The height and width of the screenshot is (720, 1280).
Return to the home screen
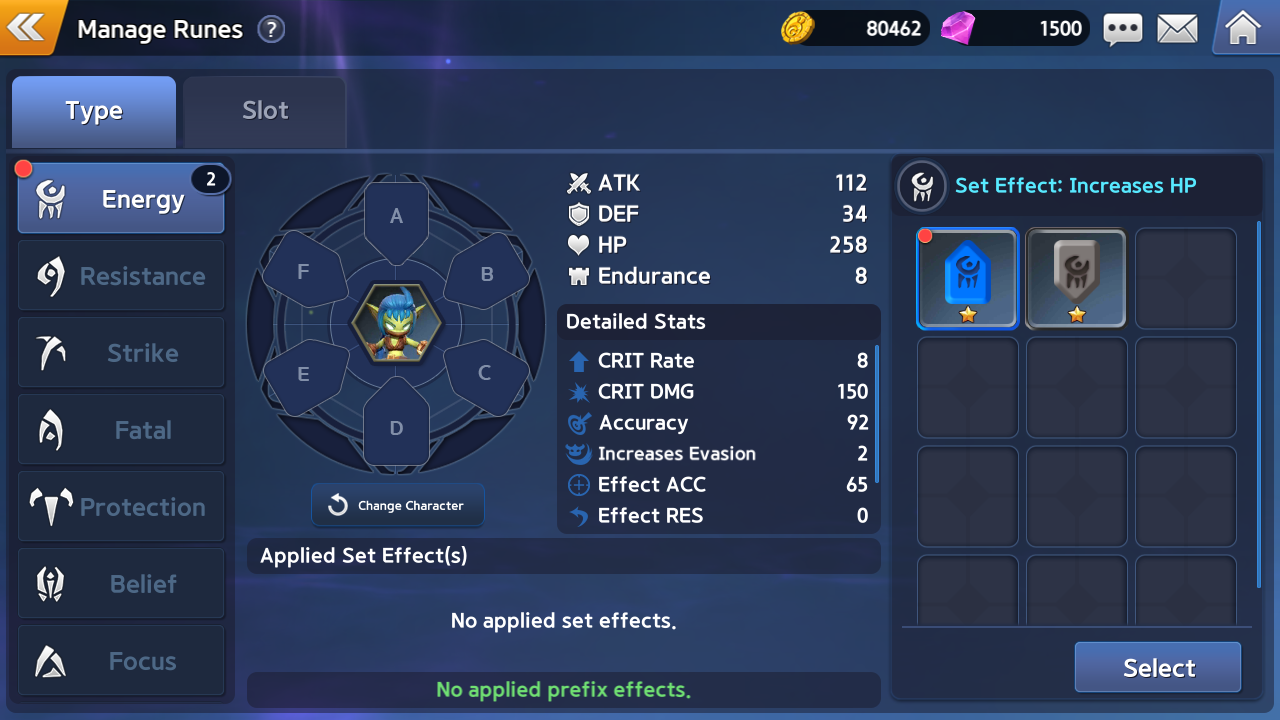click(x=1242, y=28)
